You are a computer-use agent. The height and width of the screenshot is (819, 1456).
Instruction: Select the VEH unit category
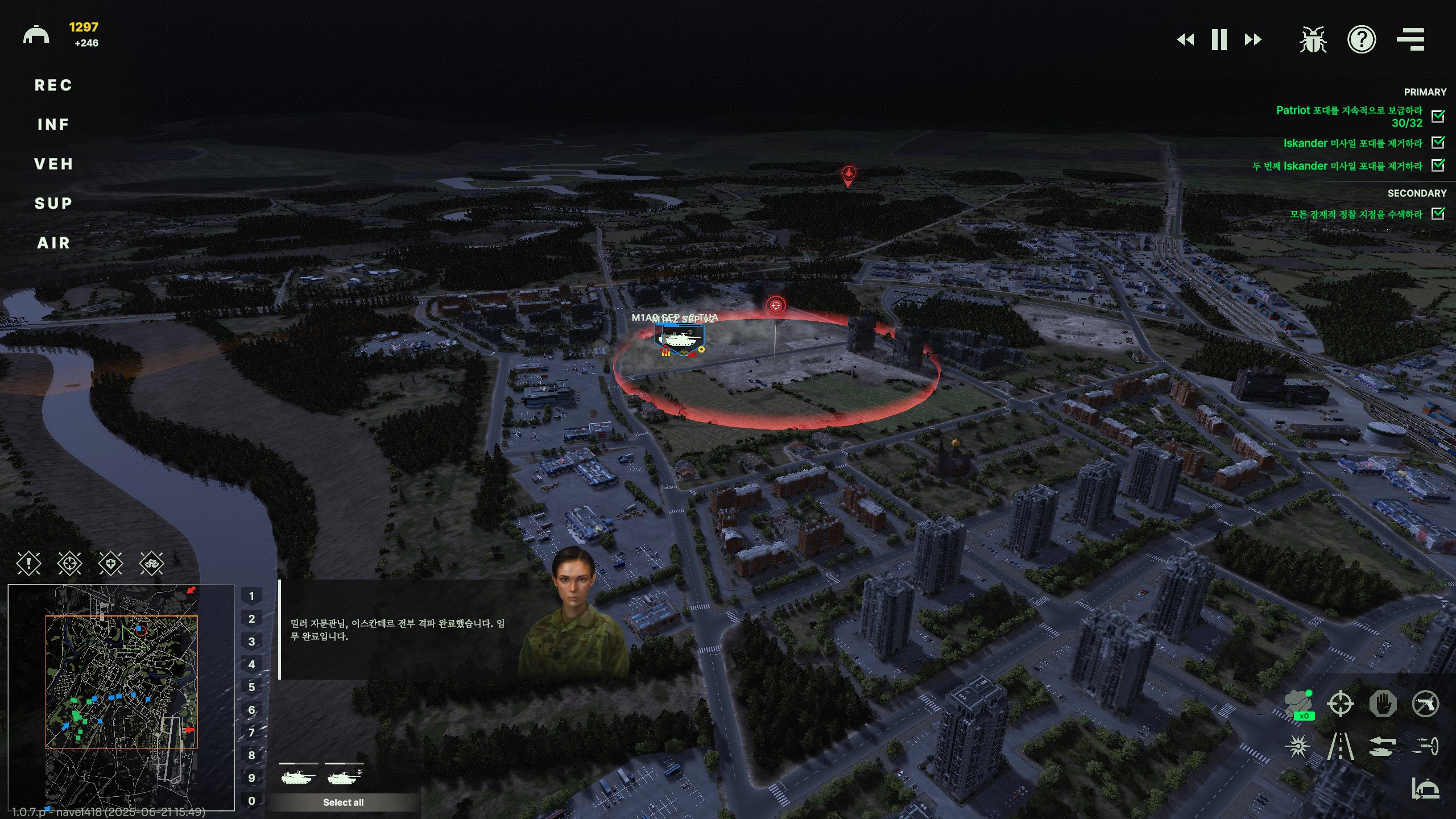(53, 164)
